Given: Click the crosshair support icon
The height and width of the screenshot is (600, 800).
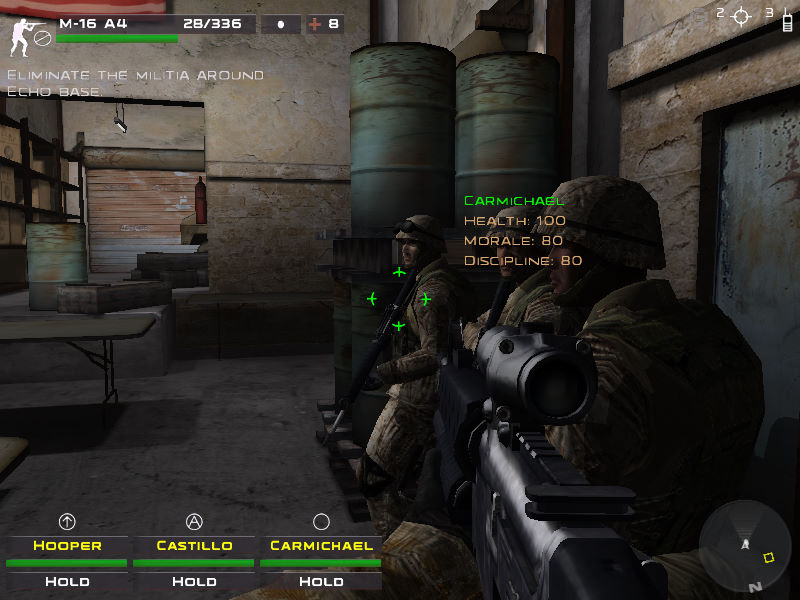Looking at the screenshot, I should coord(741,16).
